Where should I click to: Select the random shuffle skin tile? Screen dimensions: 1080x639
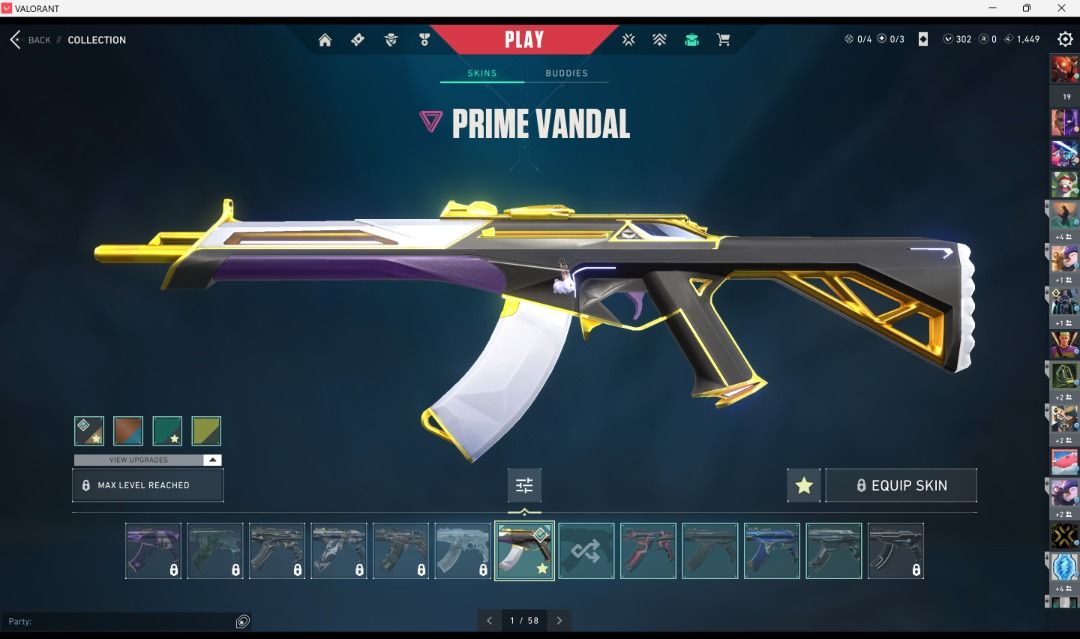pos(586,551)
